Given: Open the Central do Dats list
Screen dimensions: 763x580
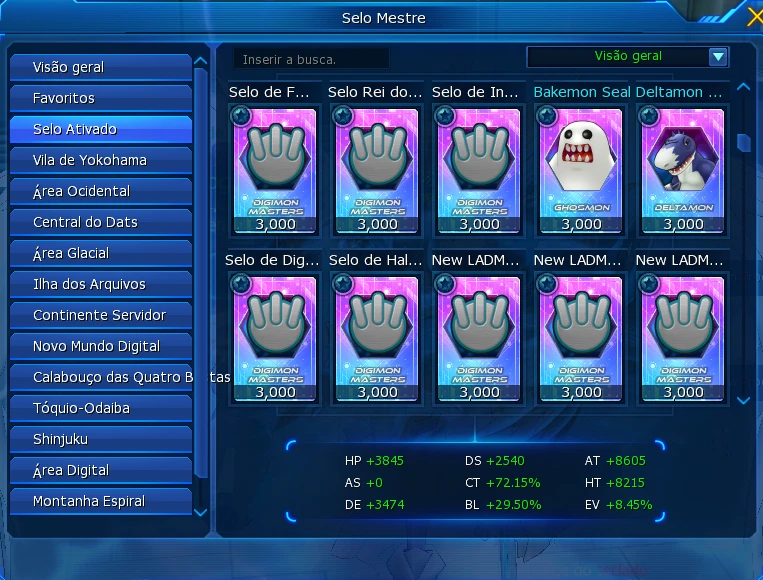Looking at the screenshot, I should [x=100, y=222].
